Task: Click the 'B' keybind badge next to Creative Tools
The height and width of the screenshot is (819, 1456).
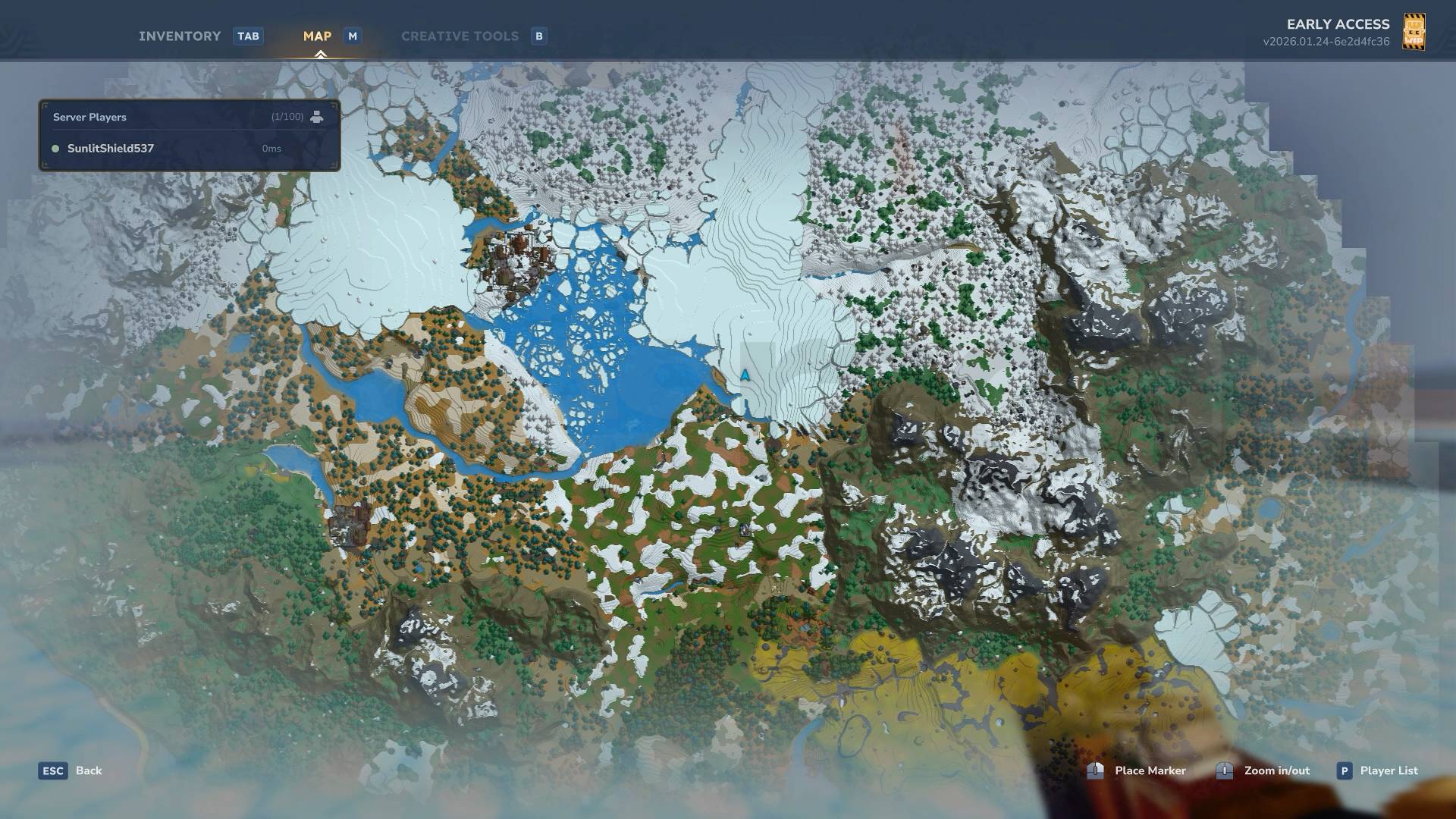Action: pyautogui.click(x=538, y=36)
